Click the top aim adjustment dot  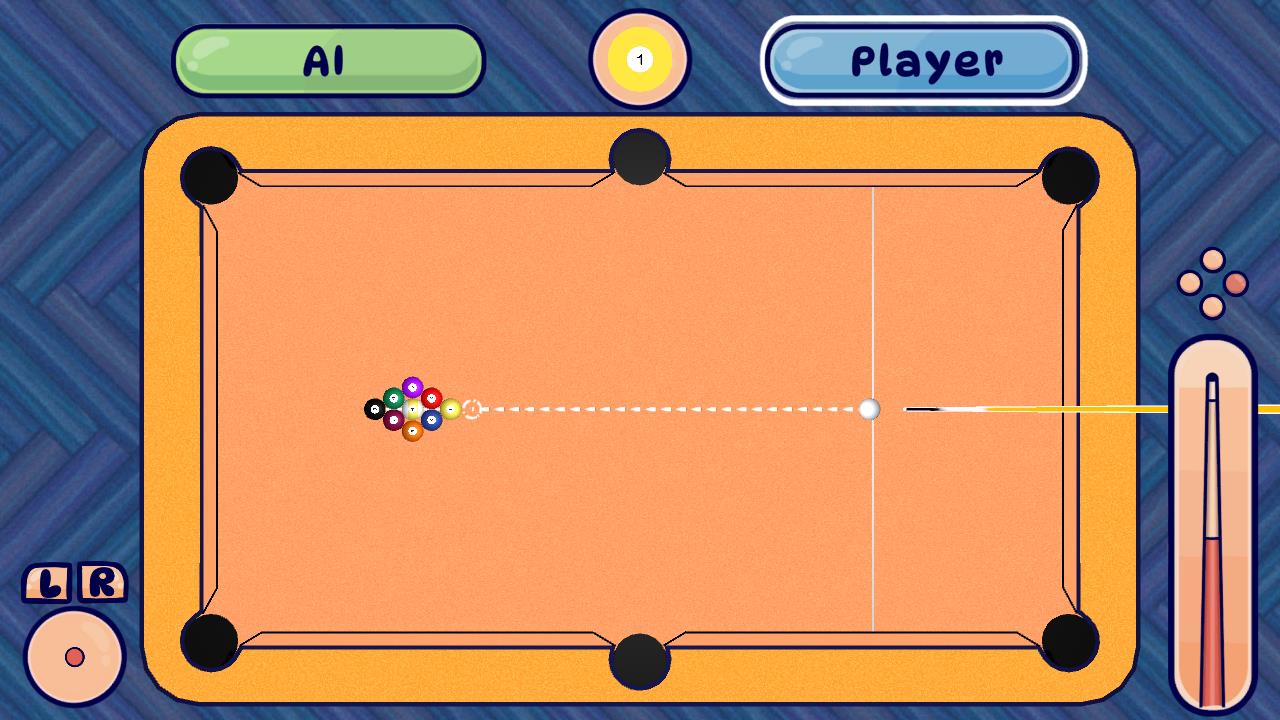tap(1211, 259)
